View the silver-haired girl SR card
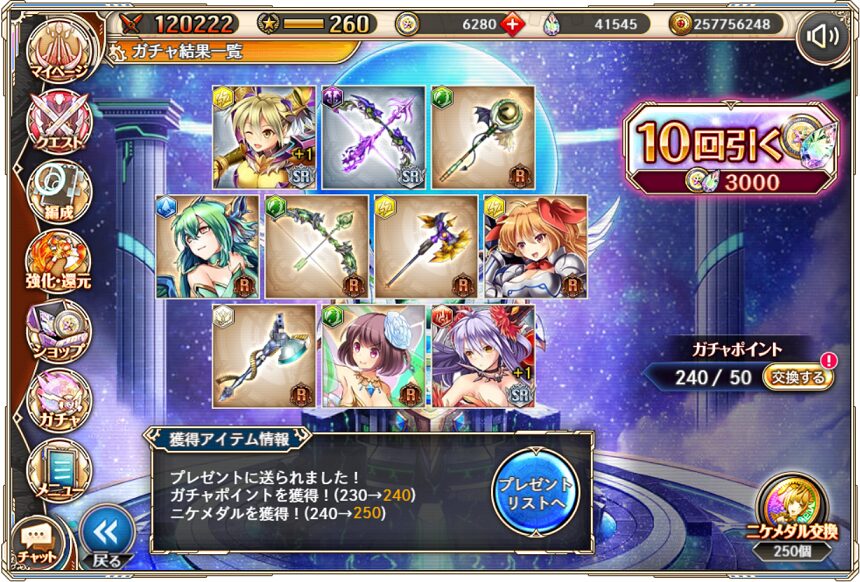The width and height of the screenshot is (860, 582). coord(482,355)
